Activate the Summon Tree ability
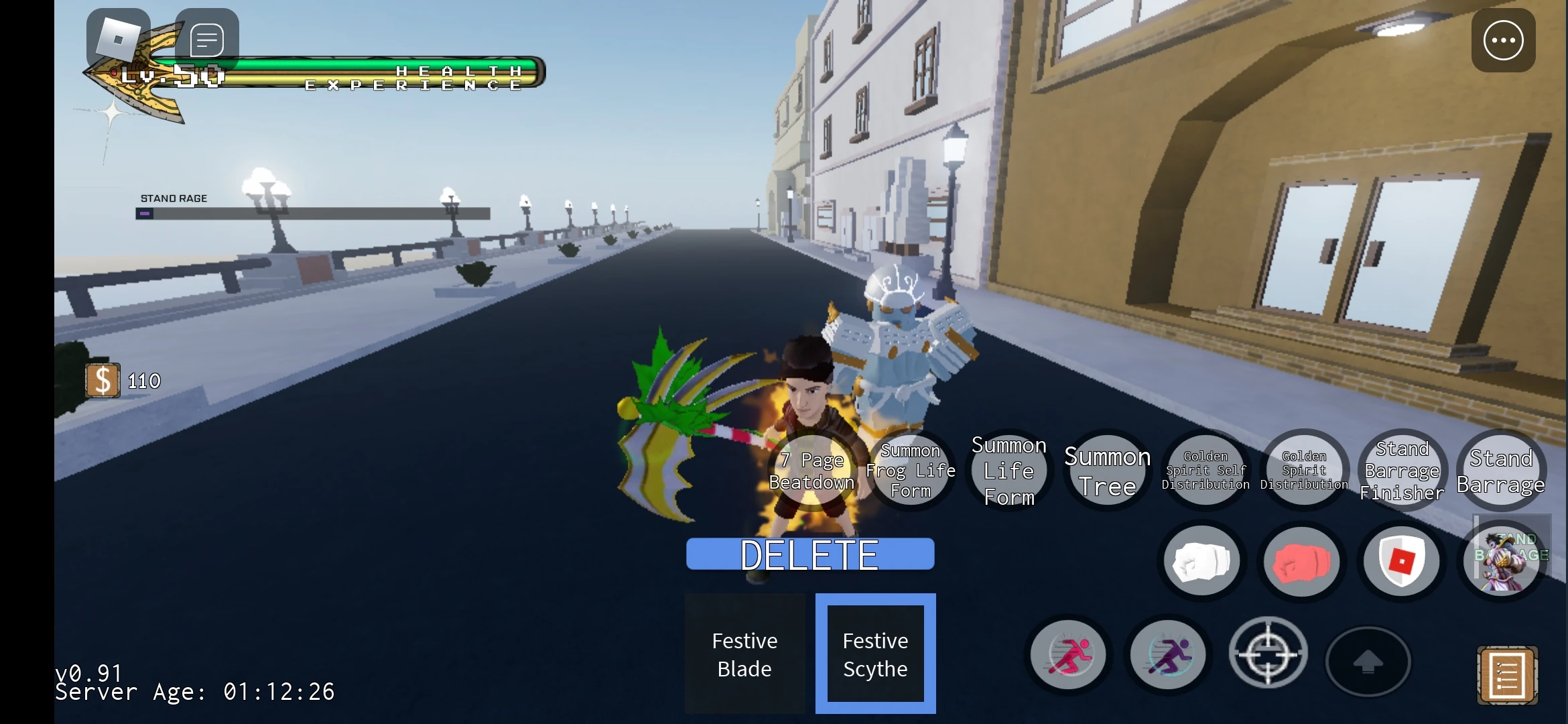The height and width of the screenshot is (724, 1568). [x=1107, y=470]
